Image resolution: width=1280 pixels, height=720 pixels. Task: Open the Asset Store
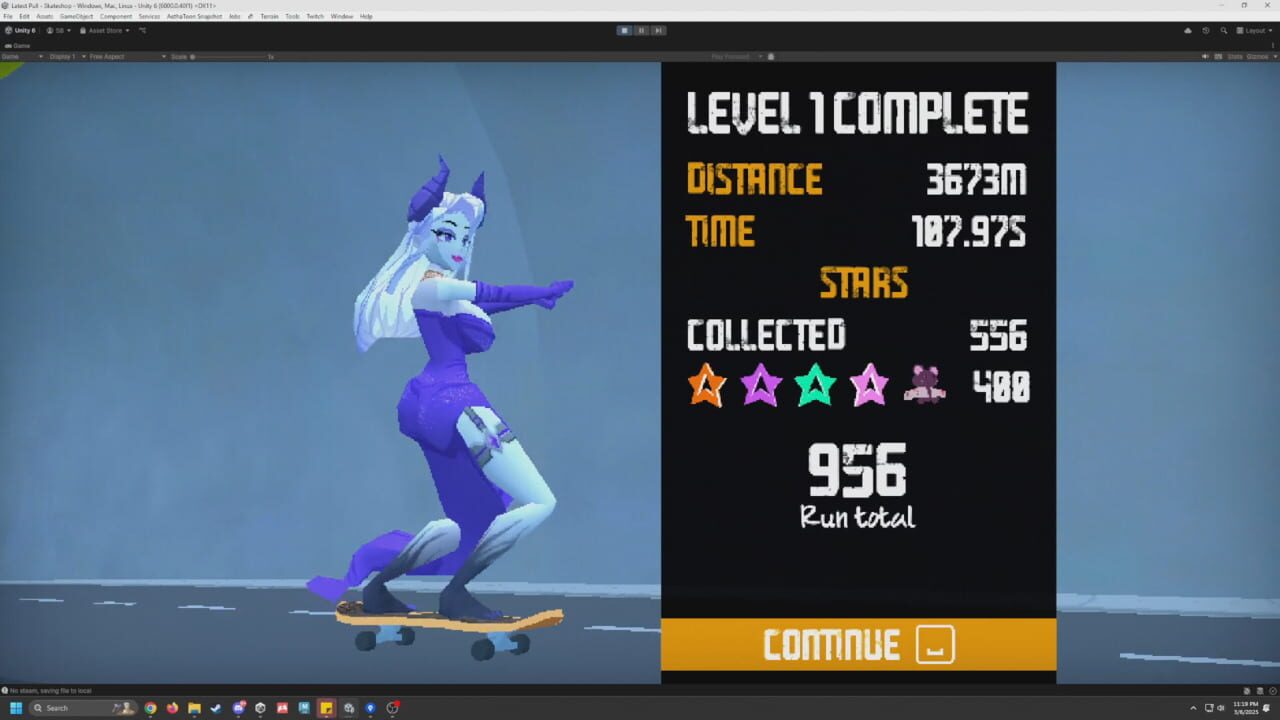[103, 30]
